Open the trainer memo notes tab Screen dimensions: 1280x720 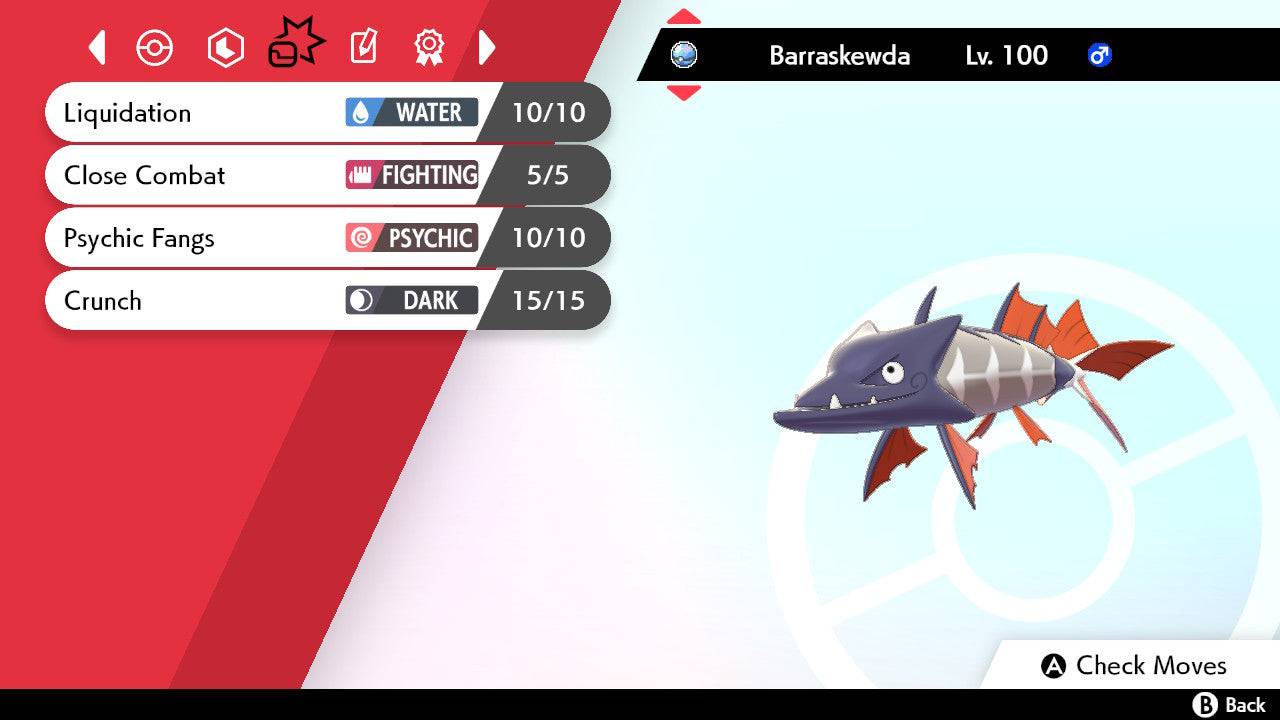[363, 47]
